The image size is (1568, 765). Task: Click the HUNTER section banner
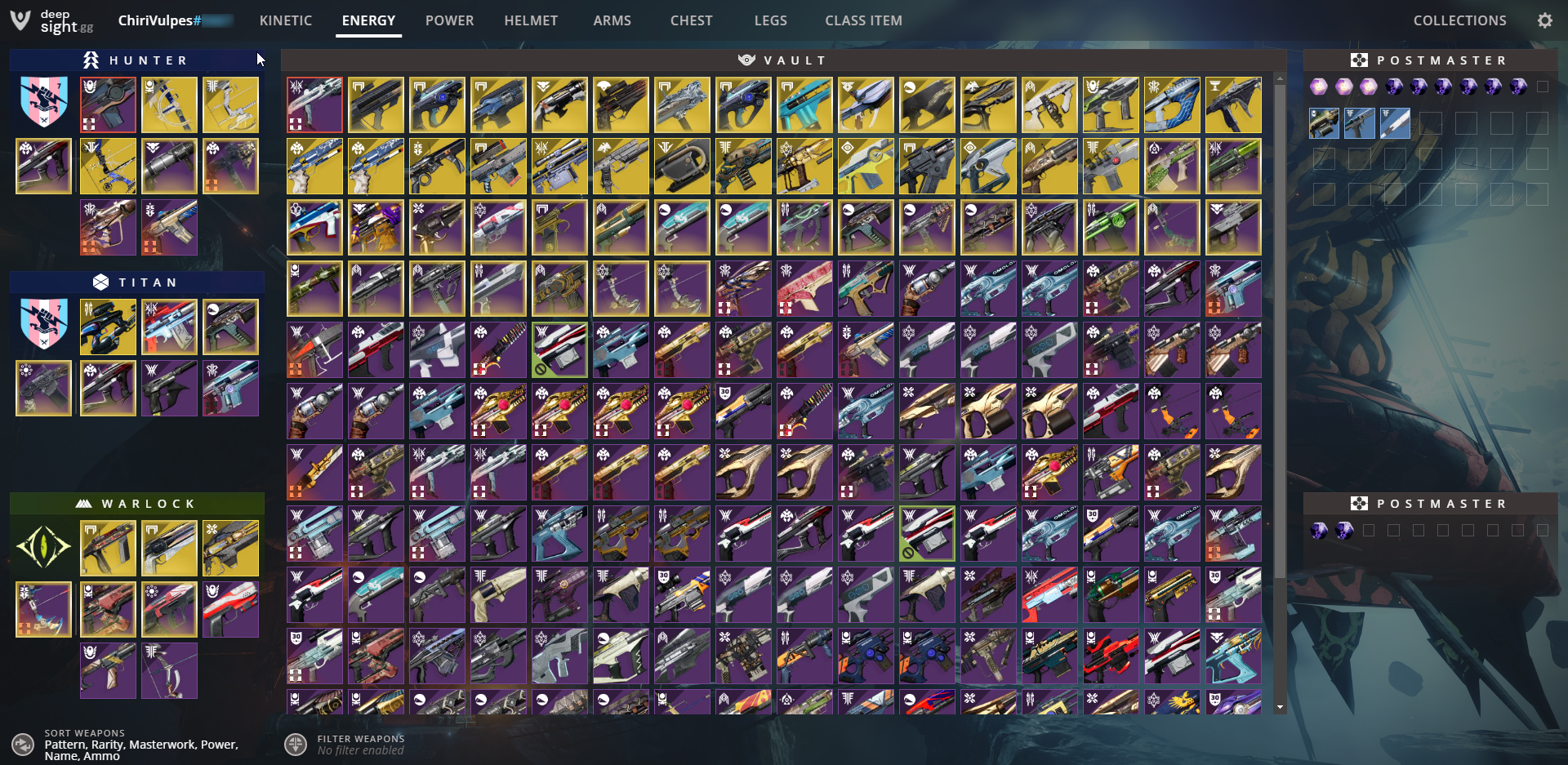click(x=136, y=59)
